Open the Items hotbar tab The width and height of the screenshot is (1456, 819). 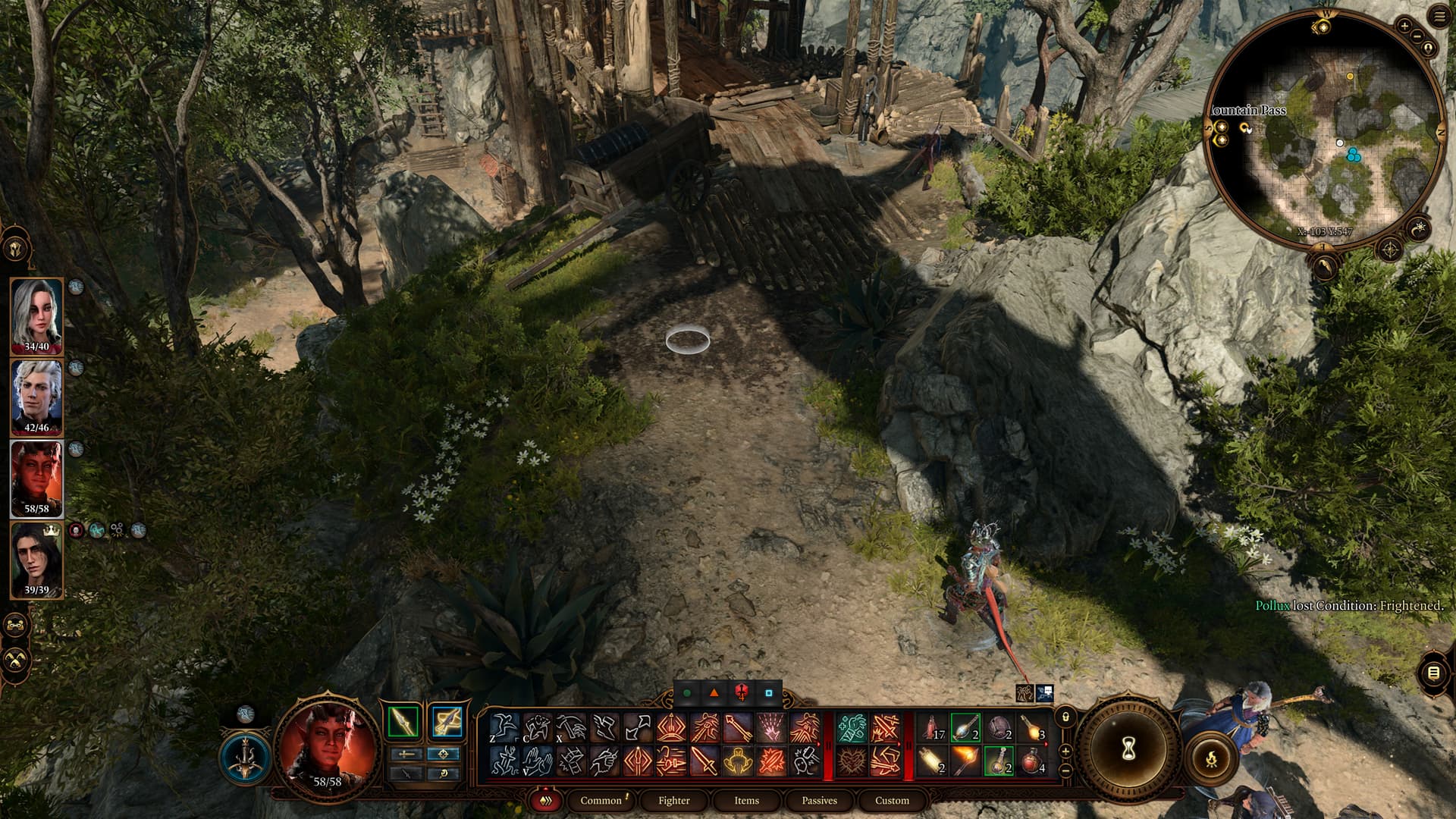coord(746,800)
